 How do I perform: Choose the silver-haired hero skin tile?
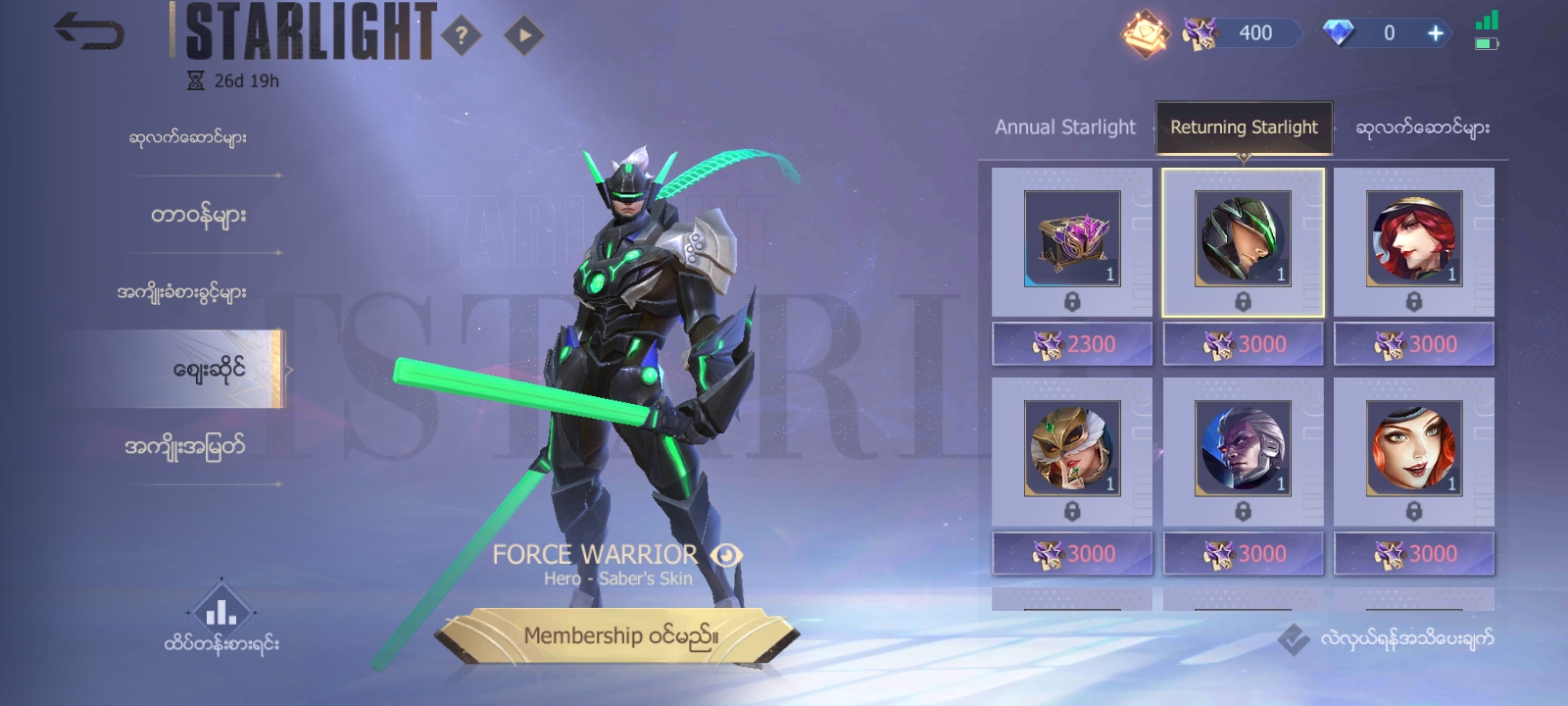1243,449
